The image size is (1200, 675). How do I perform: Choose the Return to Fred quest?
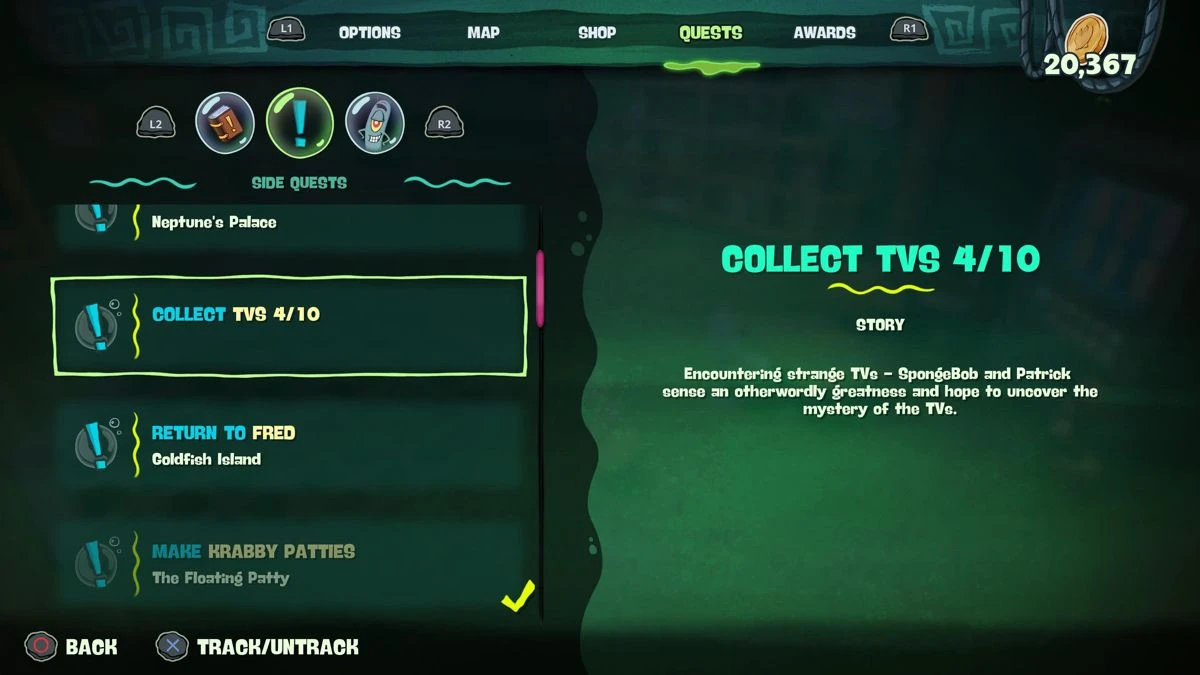(289, 445)
